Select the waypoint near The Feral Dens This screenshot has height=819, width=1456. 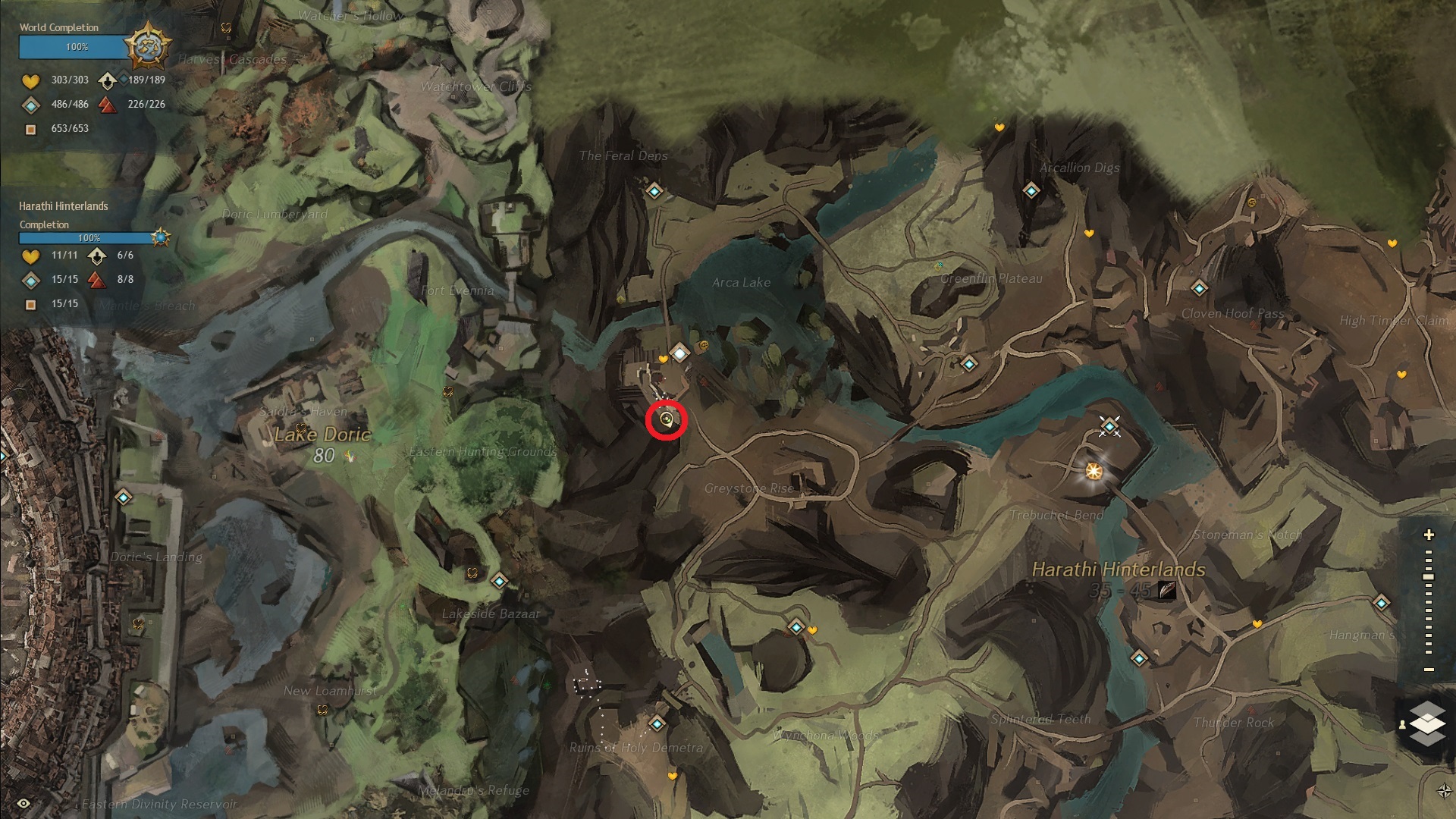tap(654, 191)
